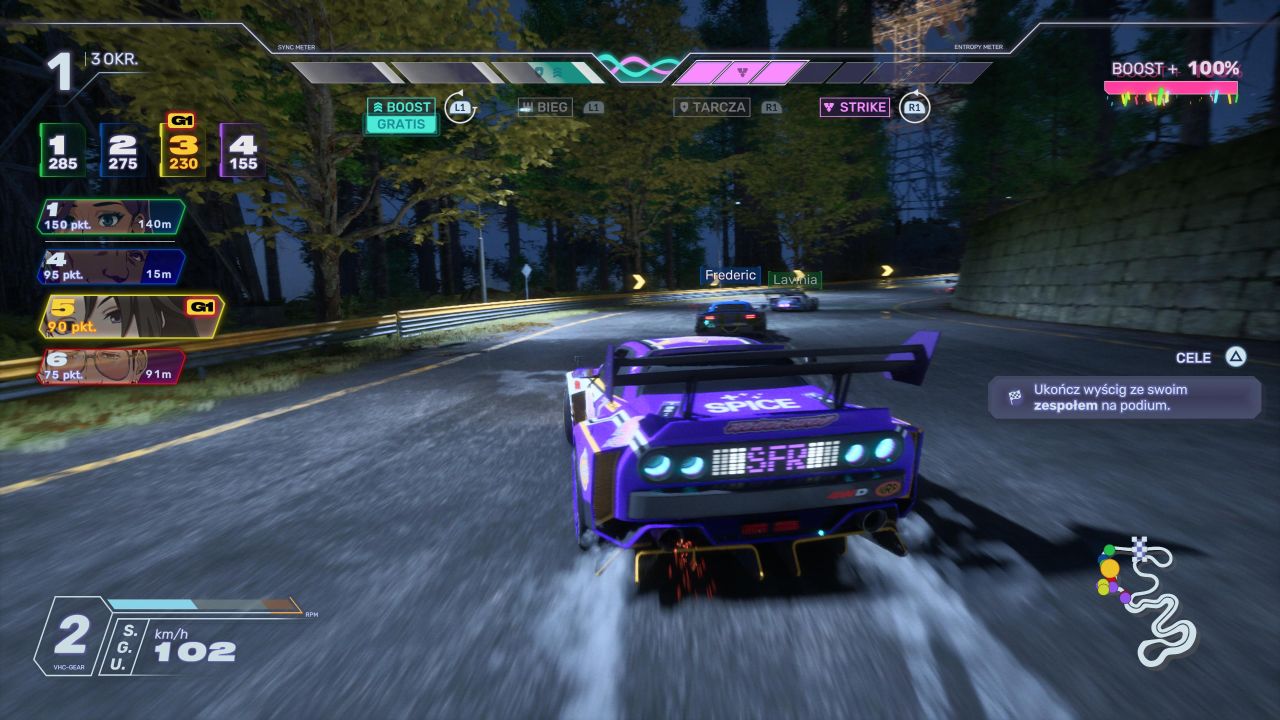Select the fourth-place racer with 95 pkt.
Screen dimensions: 1280x720
[111, 267]
